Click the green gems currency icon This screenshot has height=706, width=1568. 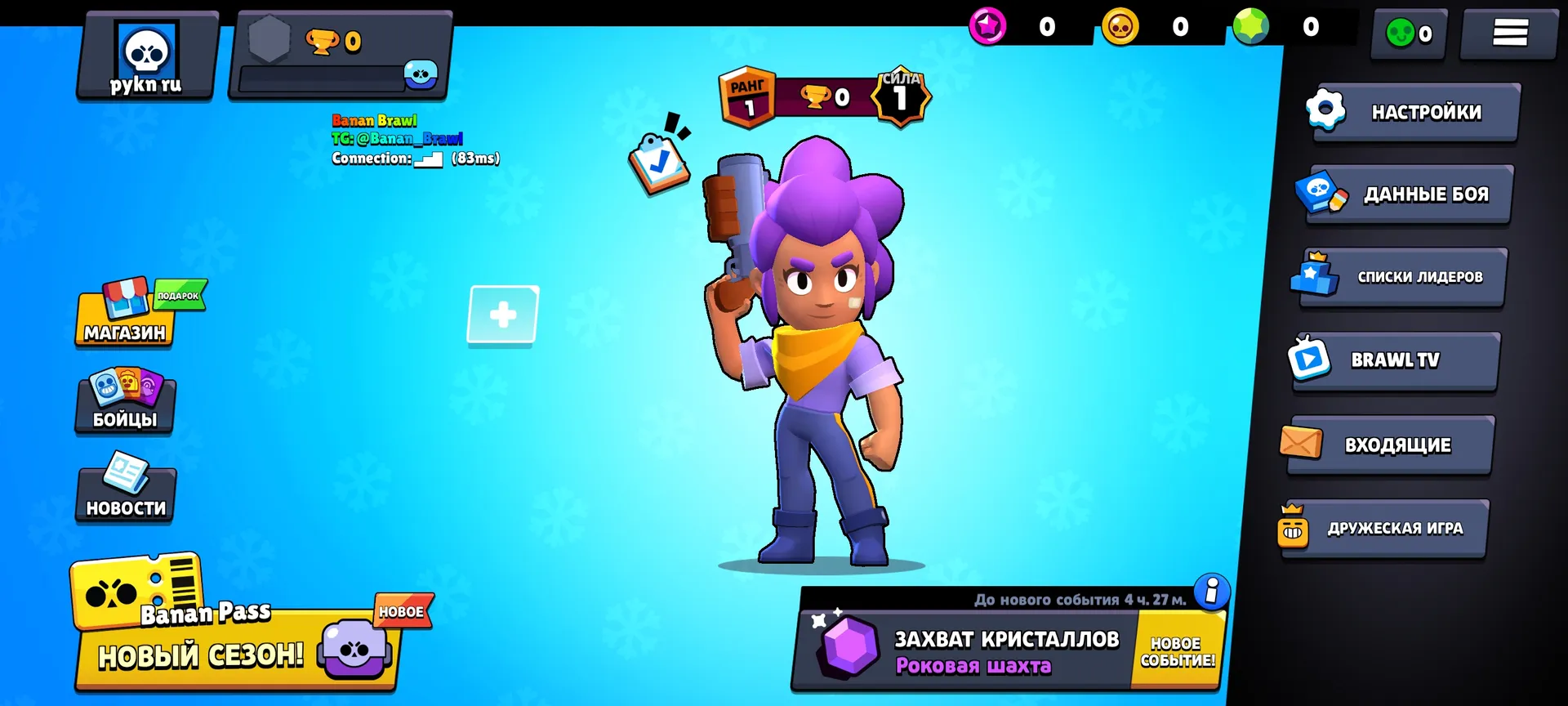(1251, 27)
